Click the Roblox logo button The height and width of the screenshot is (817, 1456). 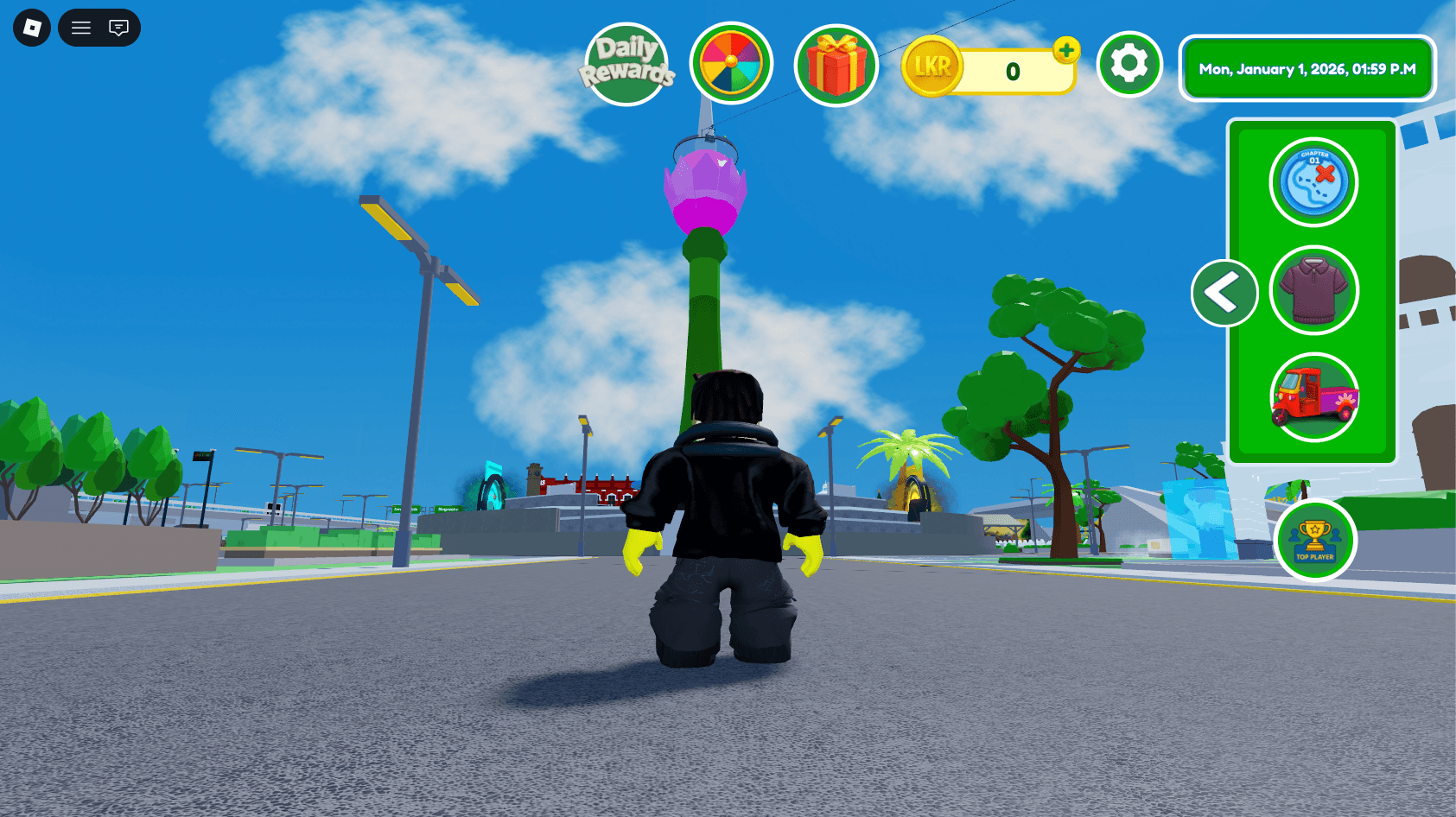31,28
